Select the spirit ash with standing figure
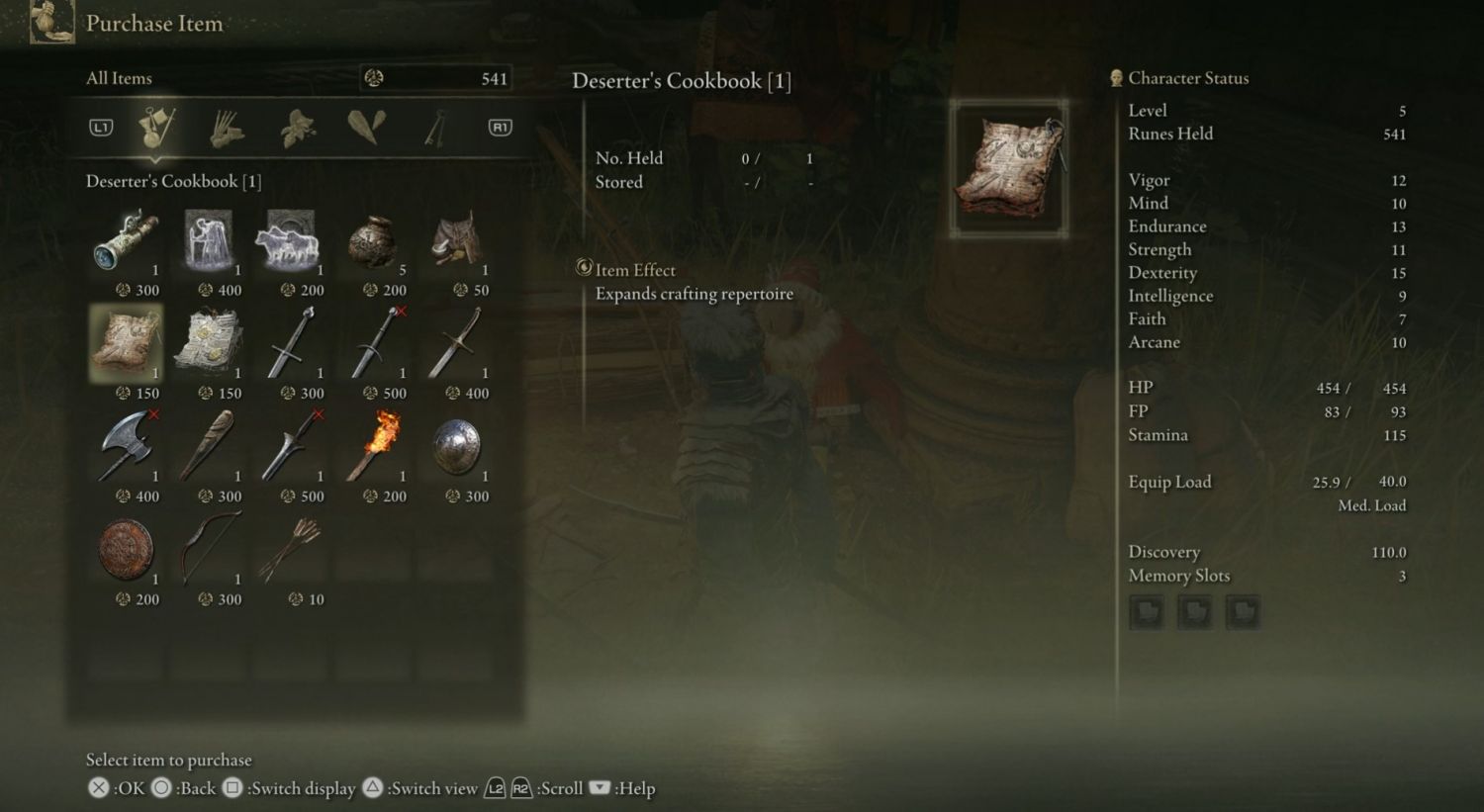 (209, 243)
